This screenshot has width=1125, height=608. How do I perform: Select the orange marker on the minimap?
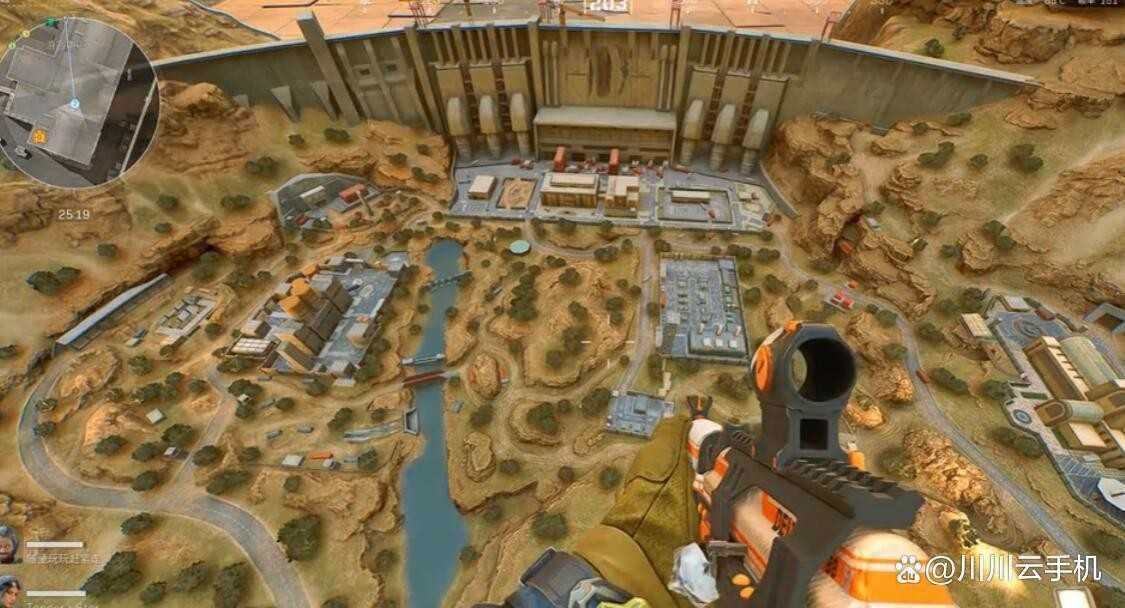39,136
